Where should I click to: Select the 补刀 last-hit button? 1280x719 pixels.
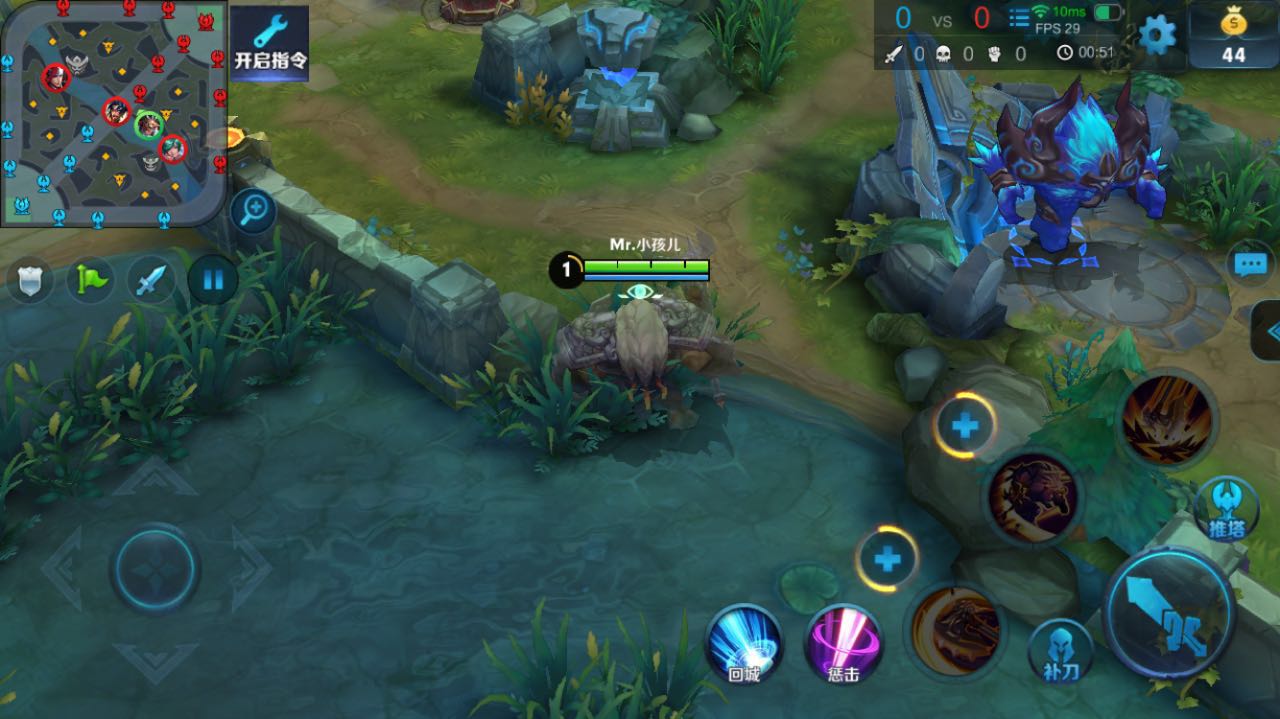tap(1060, 650)
